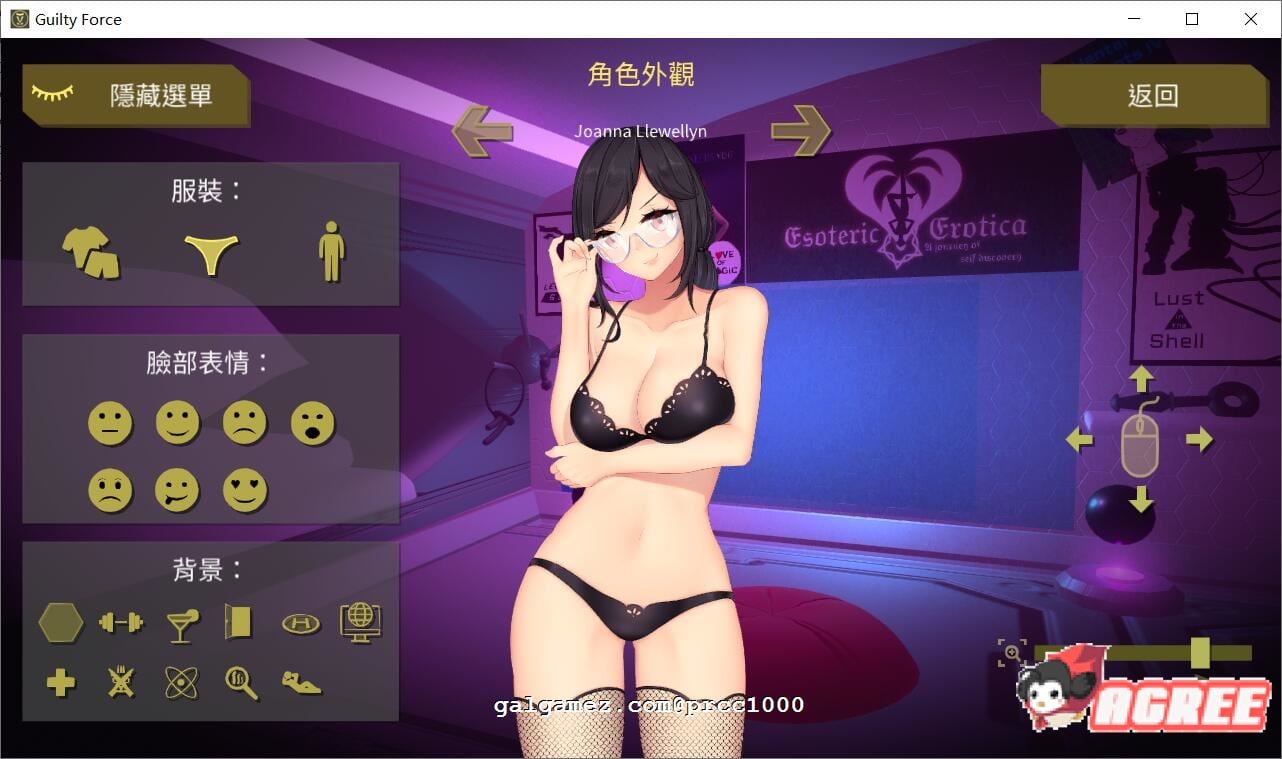The height and width of the screenshot is (759, 1282).
Task: Open the door background scene
Action: 240,621
